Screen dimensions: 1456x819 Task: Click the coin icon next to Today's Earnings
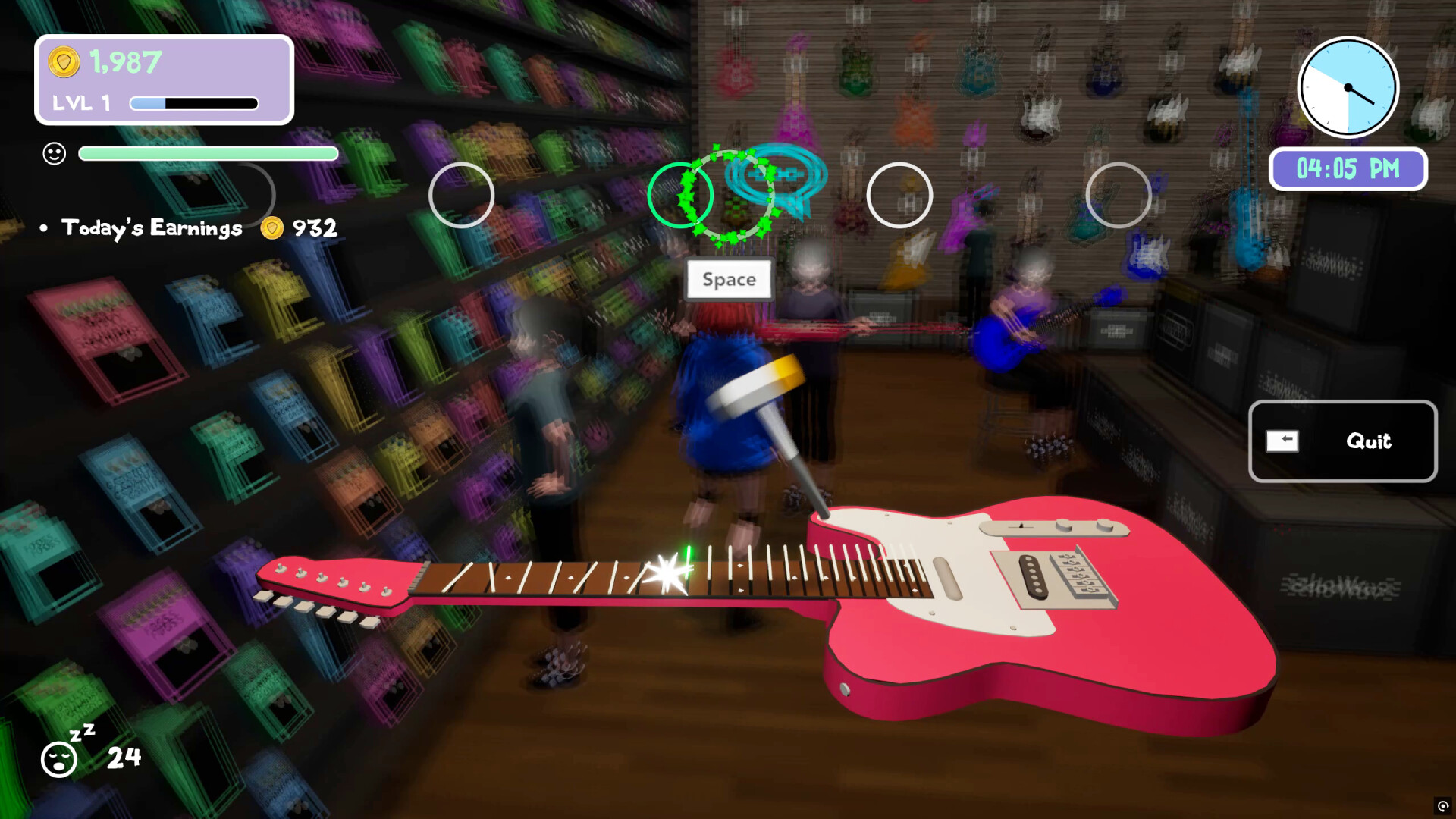click(270, 227)
